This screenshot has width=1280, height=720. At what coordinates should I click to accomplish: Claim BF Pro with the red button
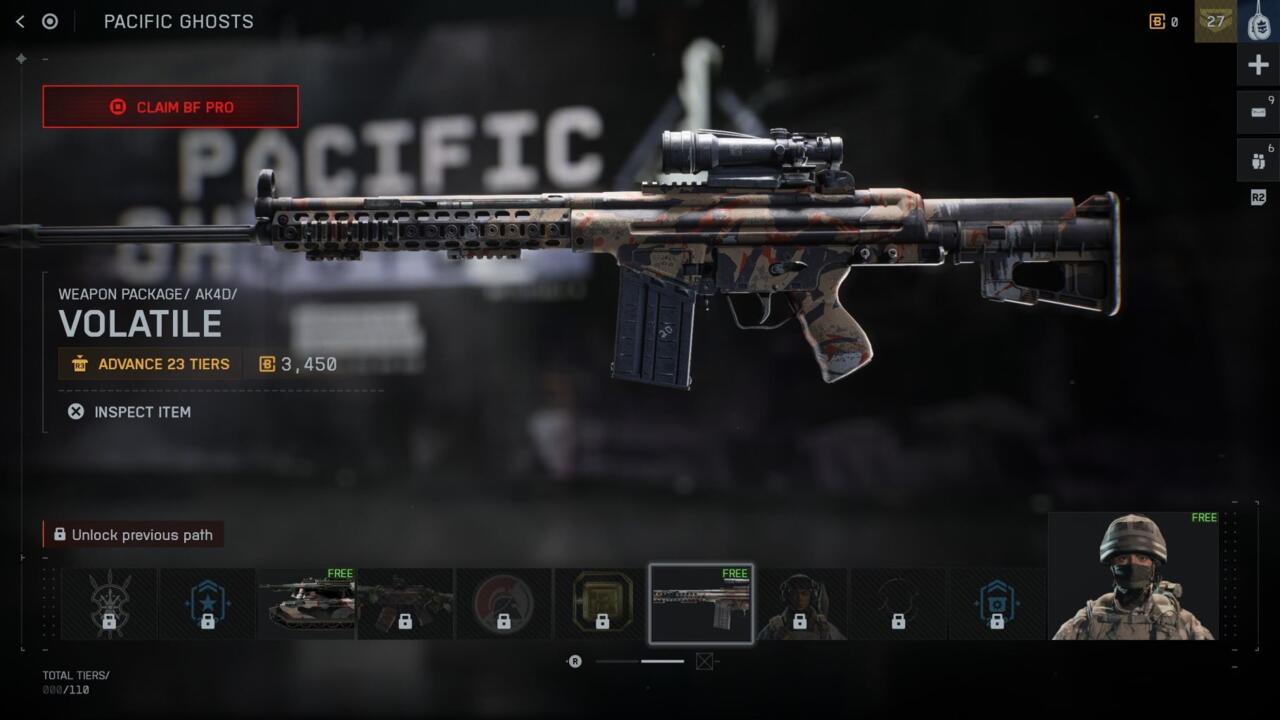170,107
